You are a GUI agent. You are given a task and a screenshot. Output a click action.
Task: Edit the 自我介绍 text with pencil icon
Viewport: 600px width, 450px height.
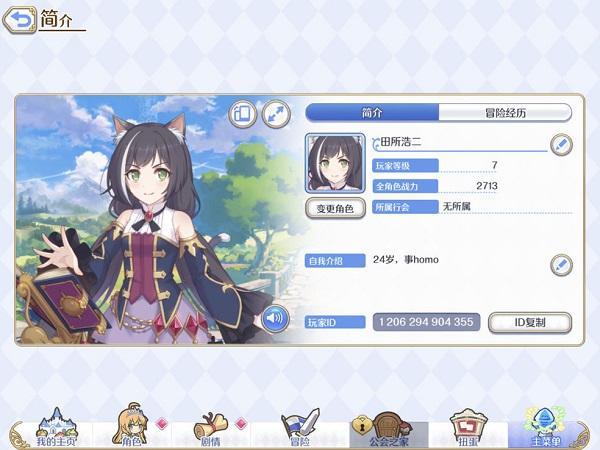561,265
